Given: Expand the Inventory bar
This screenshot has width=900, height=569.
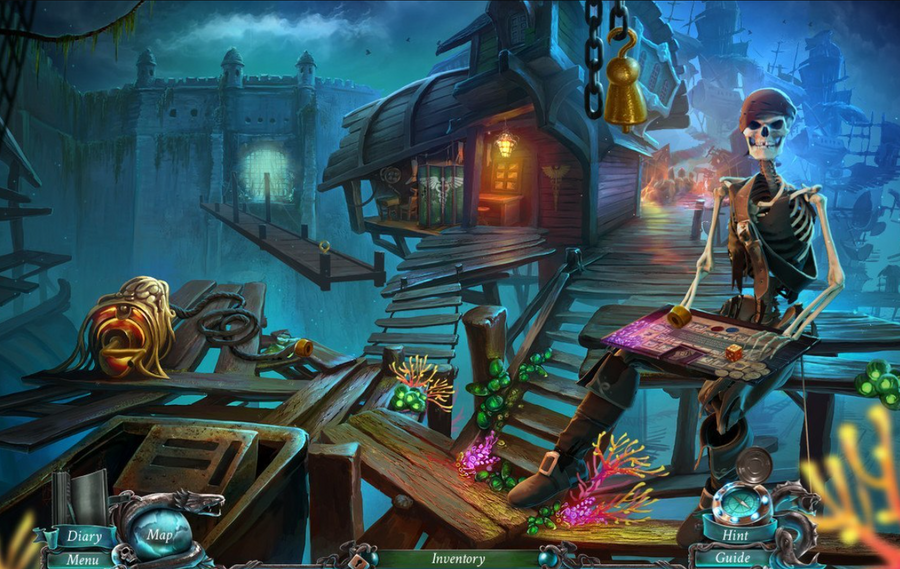Looking at the screenshot, I should (458, 560).
